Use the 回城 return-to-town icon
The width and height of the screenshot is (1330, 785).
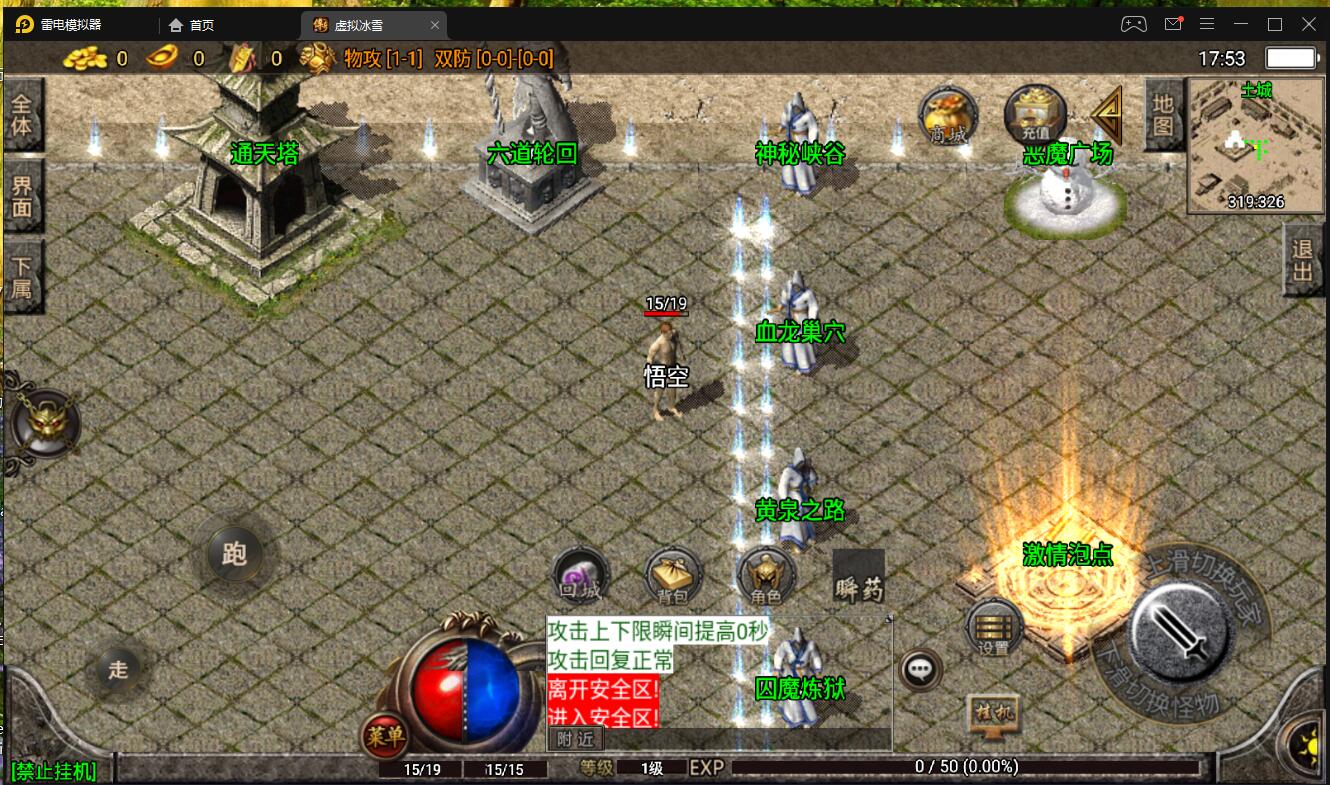tap(581, 577)
